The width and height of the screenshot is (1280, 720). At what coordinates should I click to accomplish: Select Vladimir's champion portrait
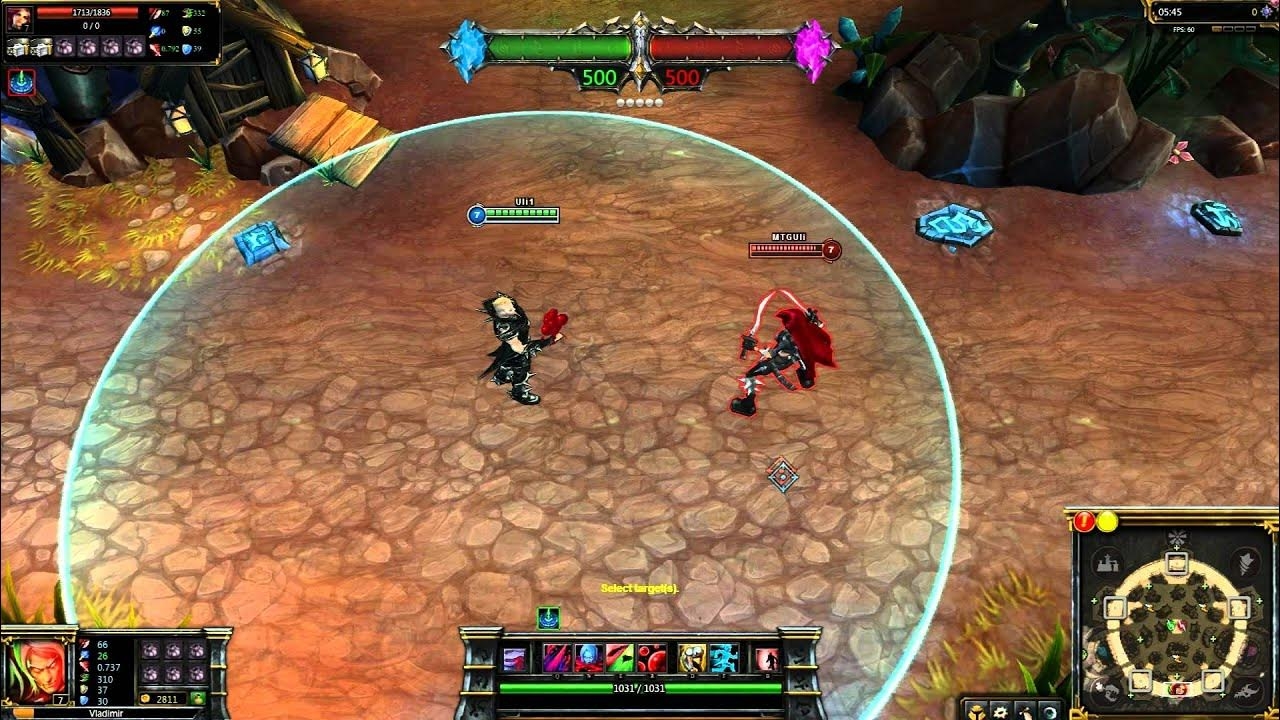pyautogui.click(x=34, y=671)
